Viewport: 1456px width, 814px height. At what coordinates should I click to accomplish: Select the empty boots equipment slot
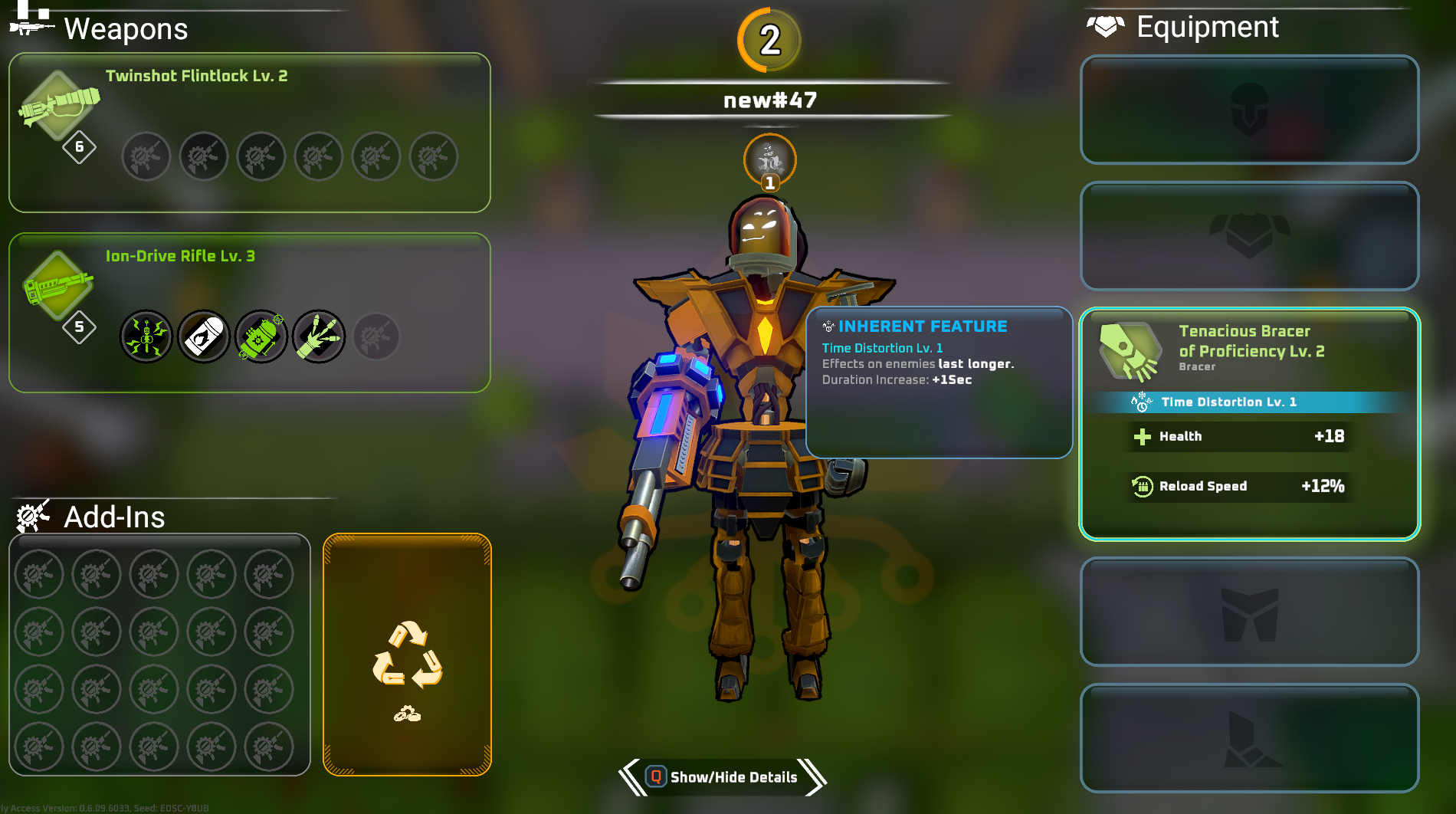point(1249,738)
